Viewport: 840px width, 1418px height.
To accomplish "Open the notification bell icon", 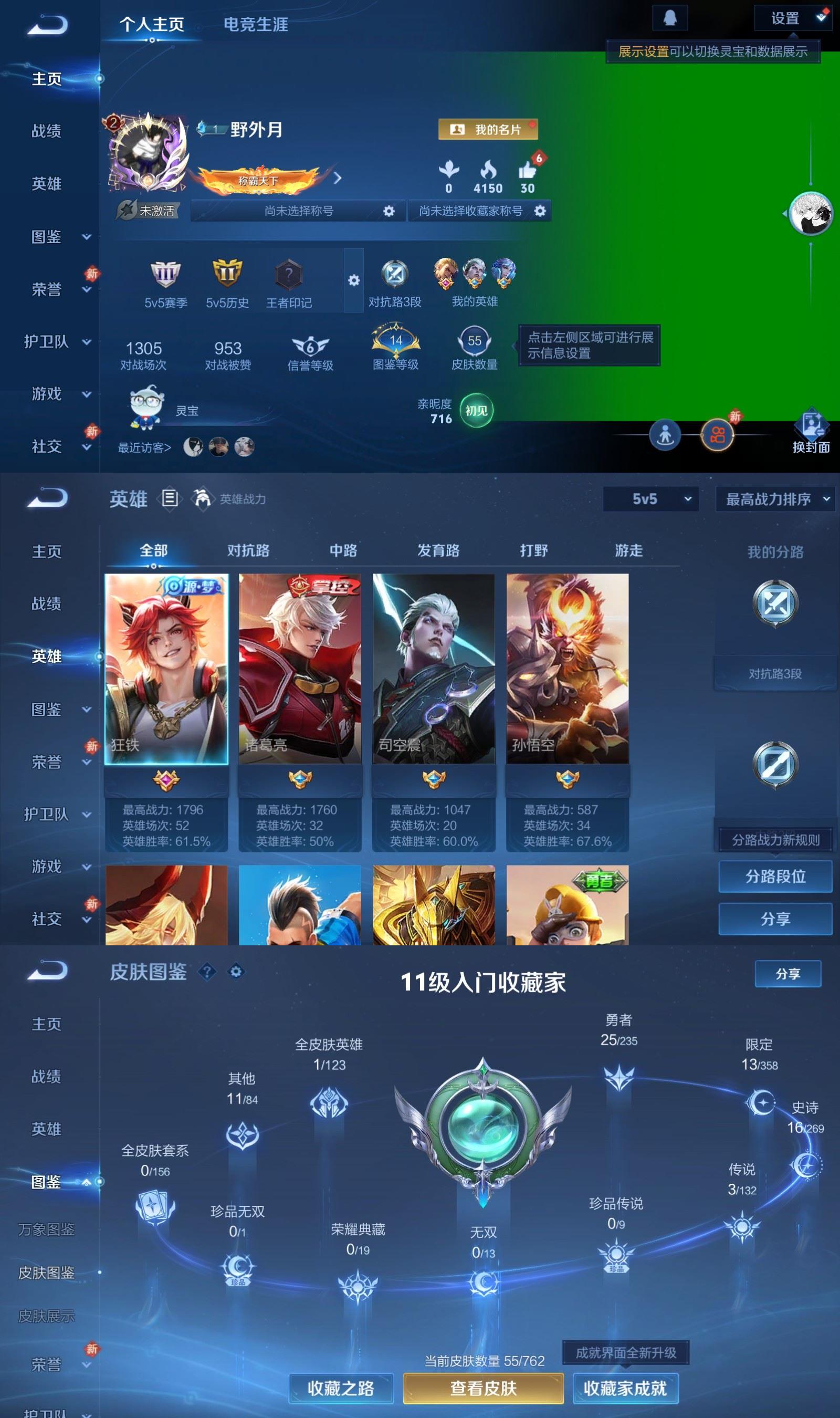I will pyautogui.click(x=671, y=17).
